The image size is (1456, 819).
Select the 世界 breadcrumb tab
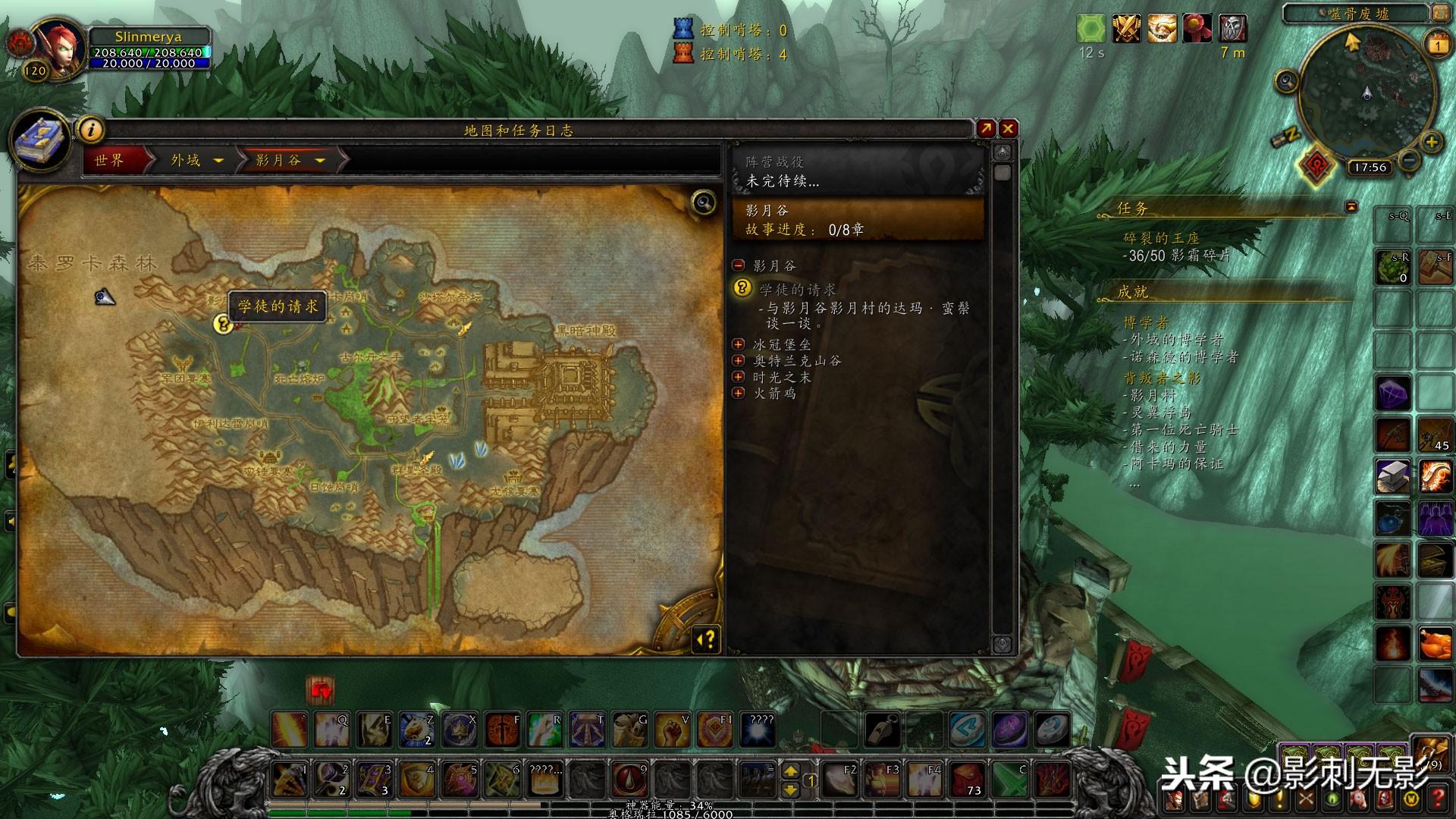pyautogui.click(x=111, y=160)
